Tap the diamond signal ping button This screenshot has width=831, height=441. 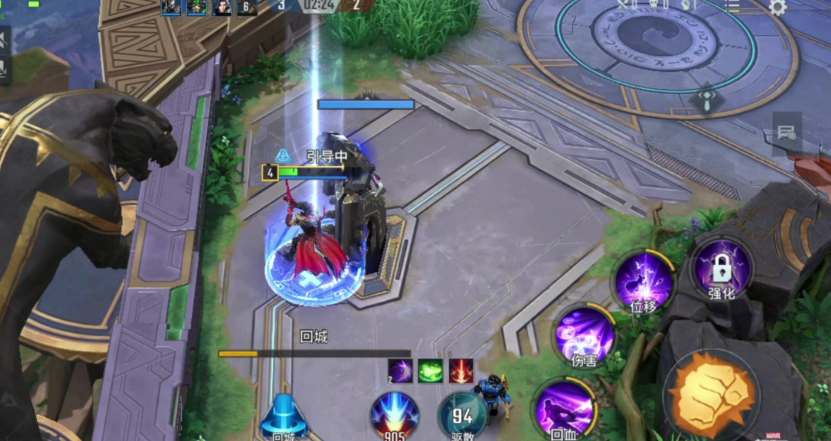tap(707, 101)
